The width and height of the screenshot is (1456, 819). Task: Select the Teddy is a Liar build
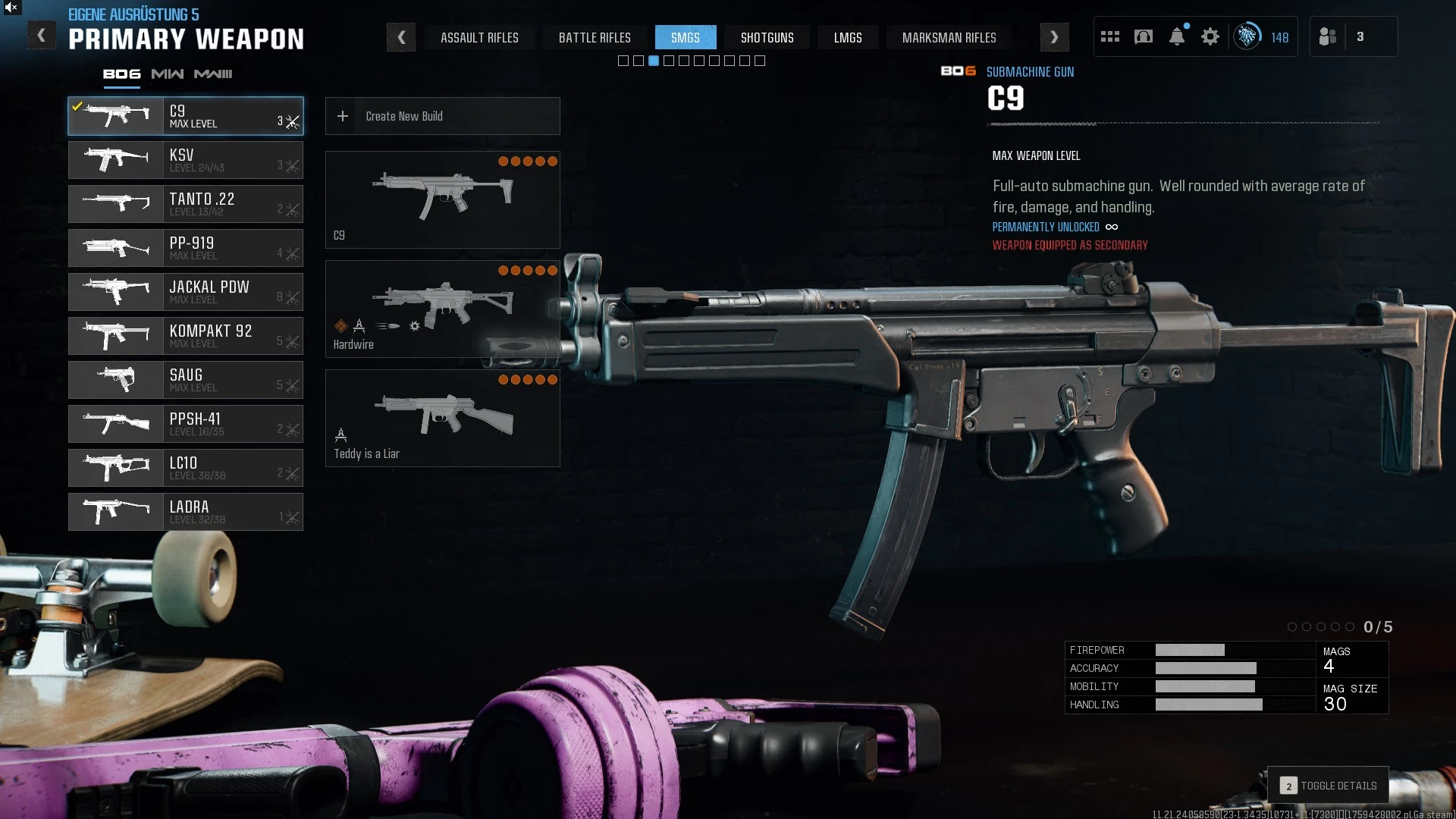pos(442,418)
